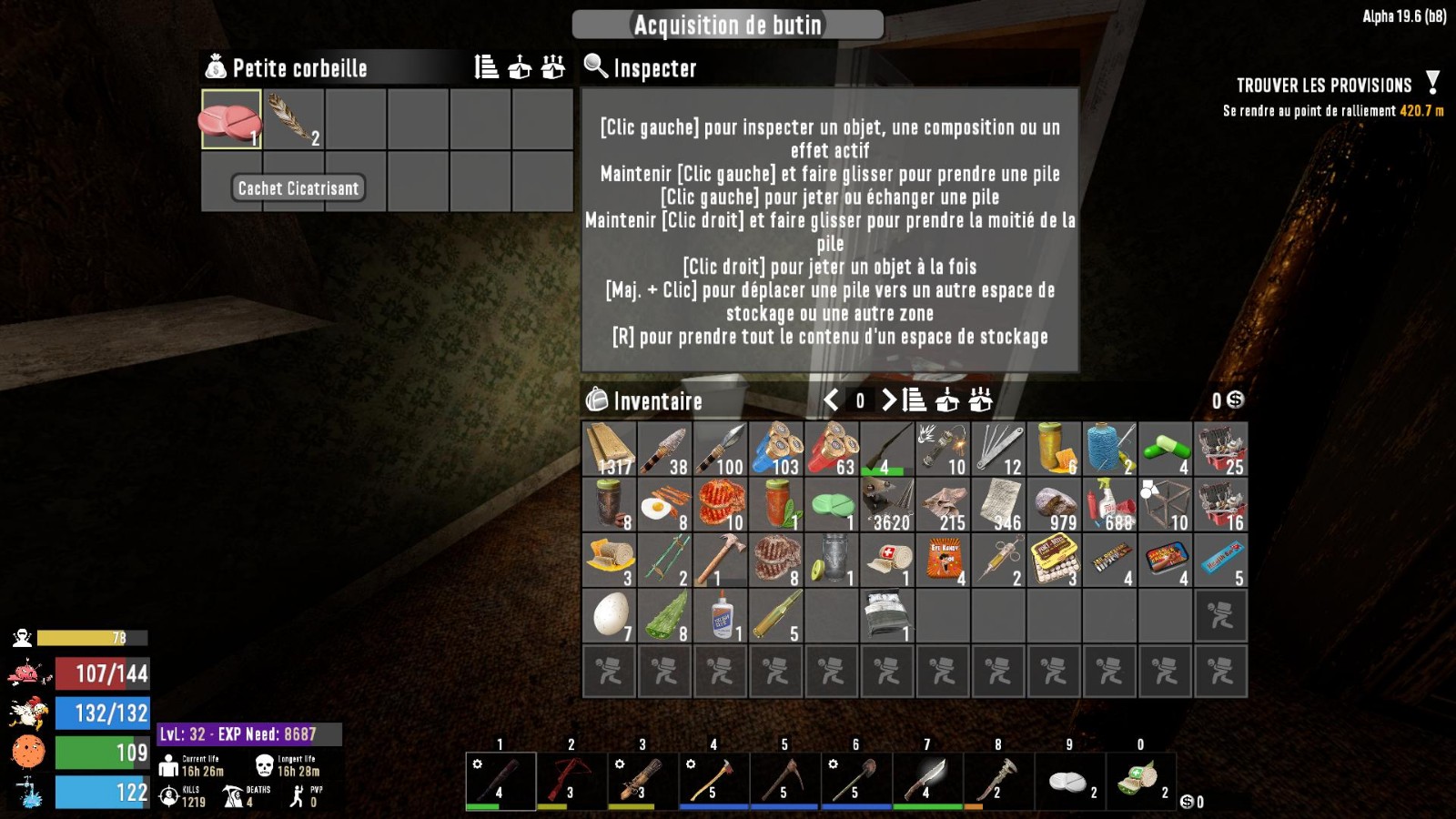Equip the crossbow in the hotbar
The height and width of the screenshot is (819, 1456).
(571, 780)
